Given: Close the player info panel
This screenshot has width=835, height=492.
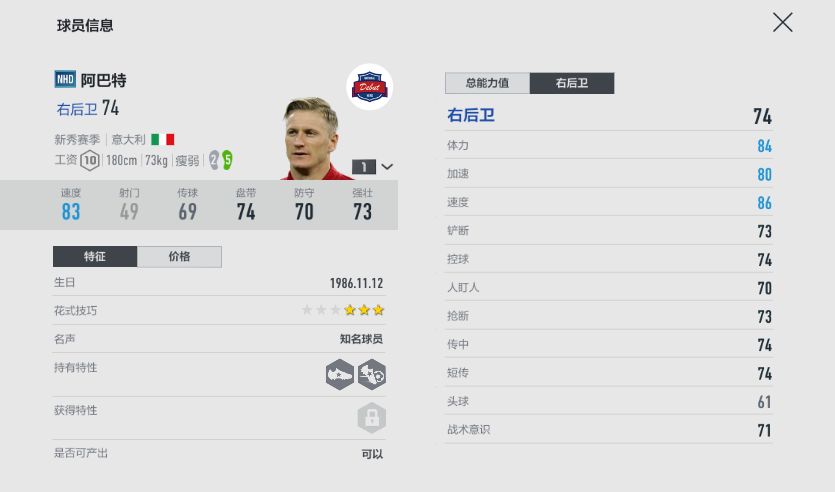Looking at the screenshot, I should [x=782, y=22].
